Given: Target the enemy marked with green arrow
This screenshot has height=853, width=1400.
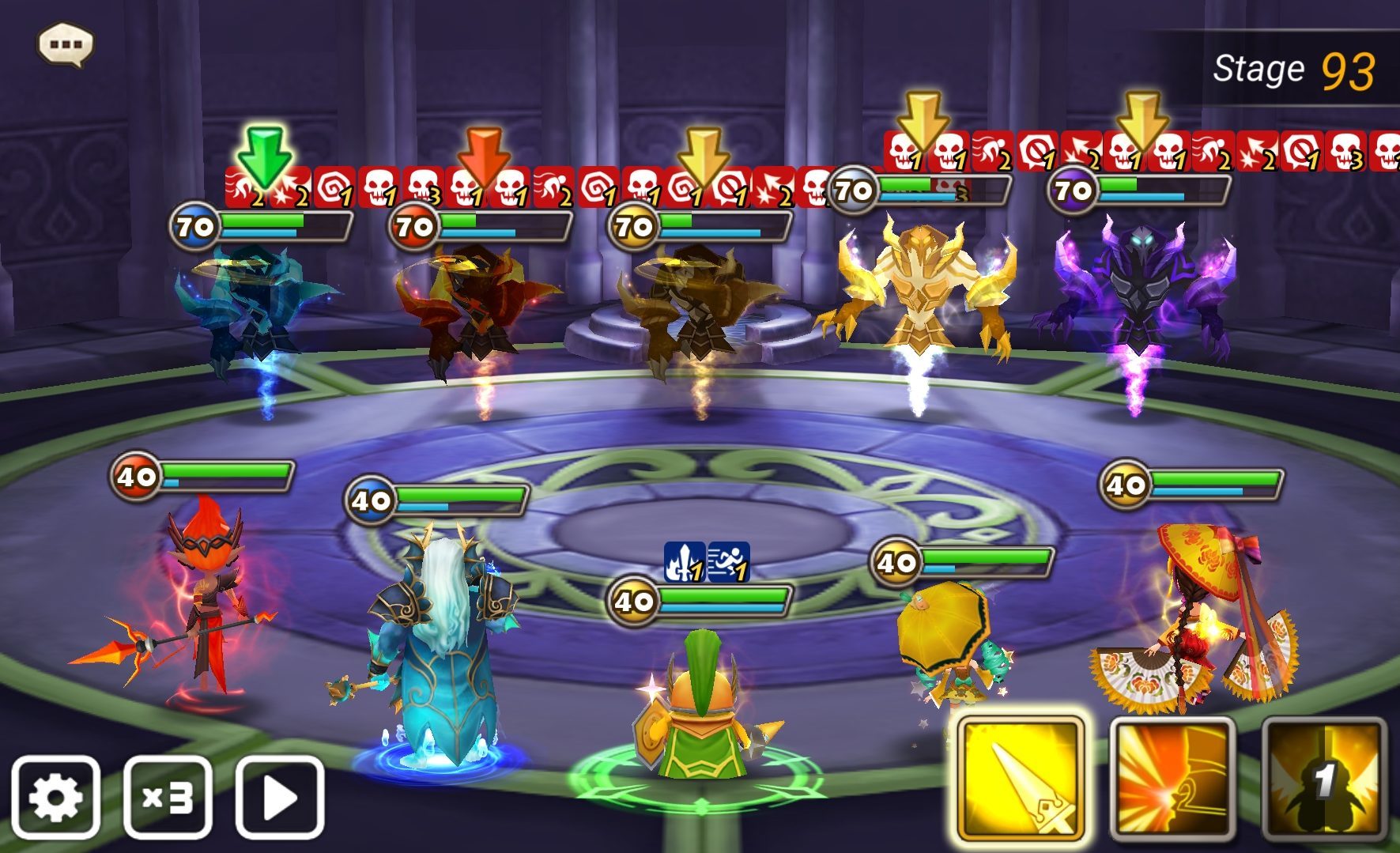Looking at the screenshot, I should (x=257, y=308).
